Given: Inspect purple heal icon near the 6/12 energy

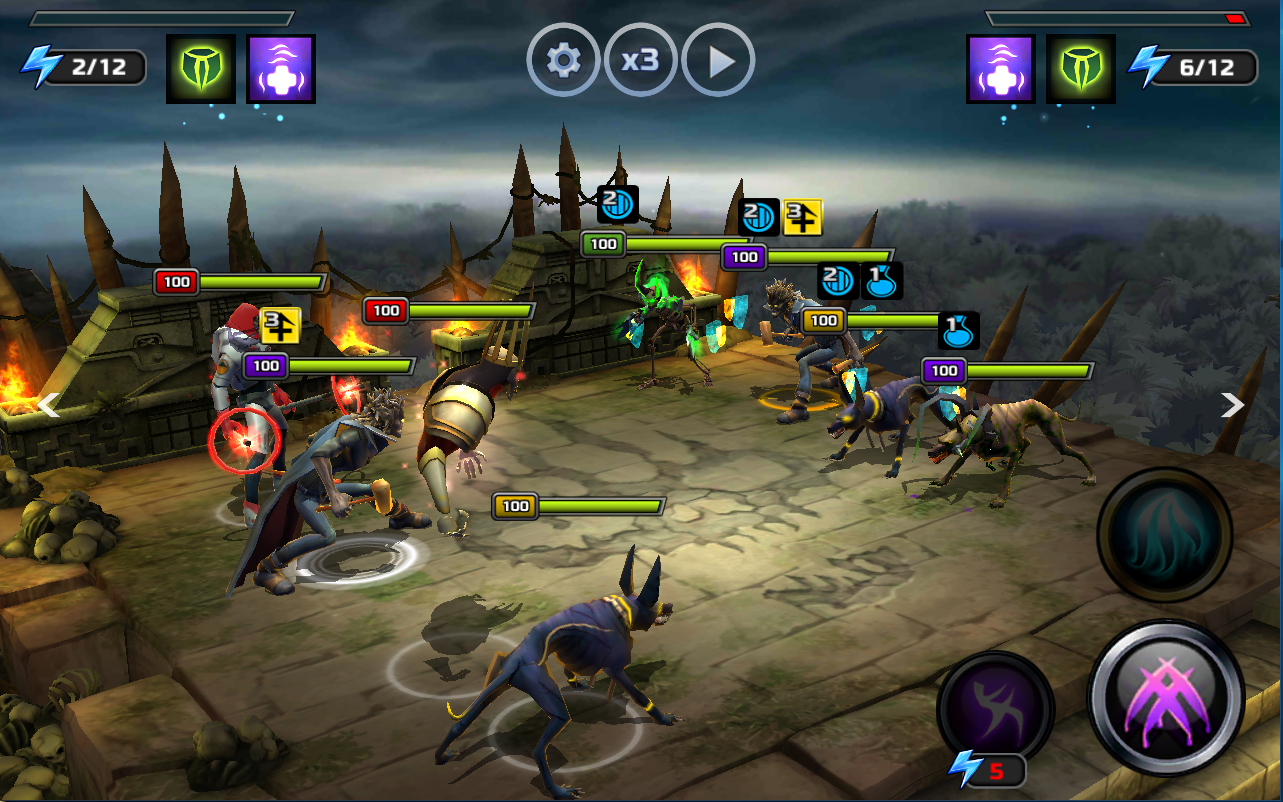Looking at the screenshot, I should (1001, 69).
